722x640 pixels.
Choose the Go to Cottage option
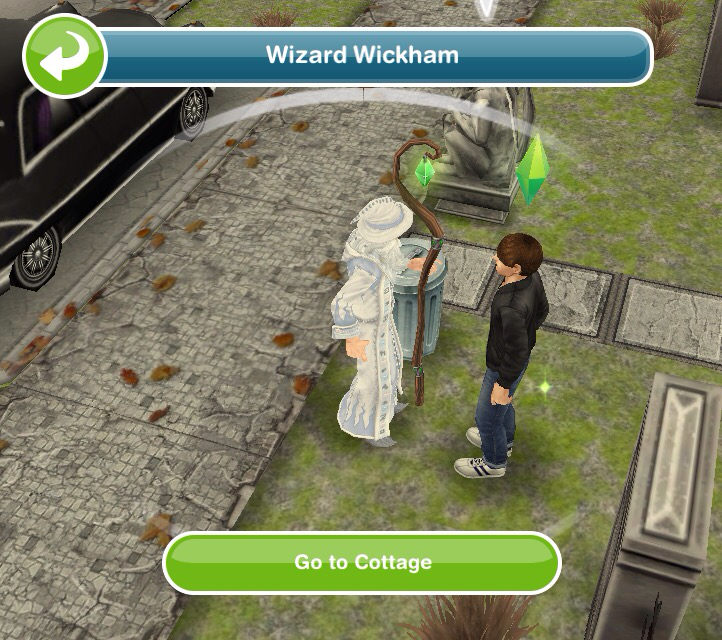[x=362, y=562]
